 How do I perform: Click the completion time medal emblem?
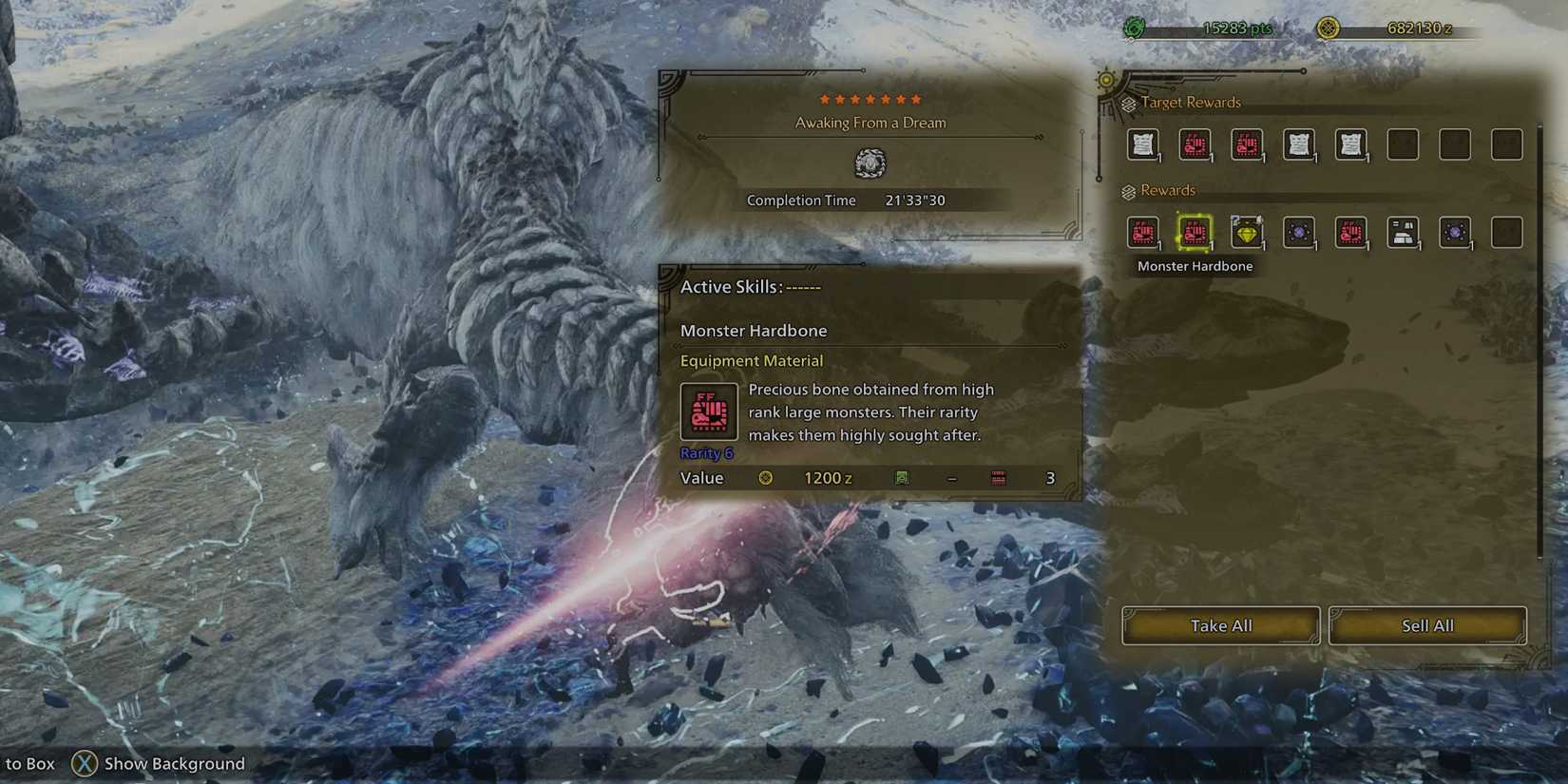[x=870, y=163]
